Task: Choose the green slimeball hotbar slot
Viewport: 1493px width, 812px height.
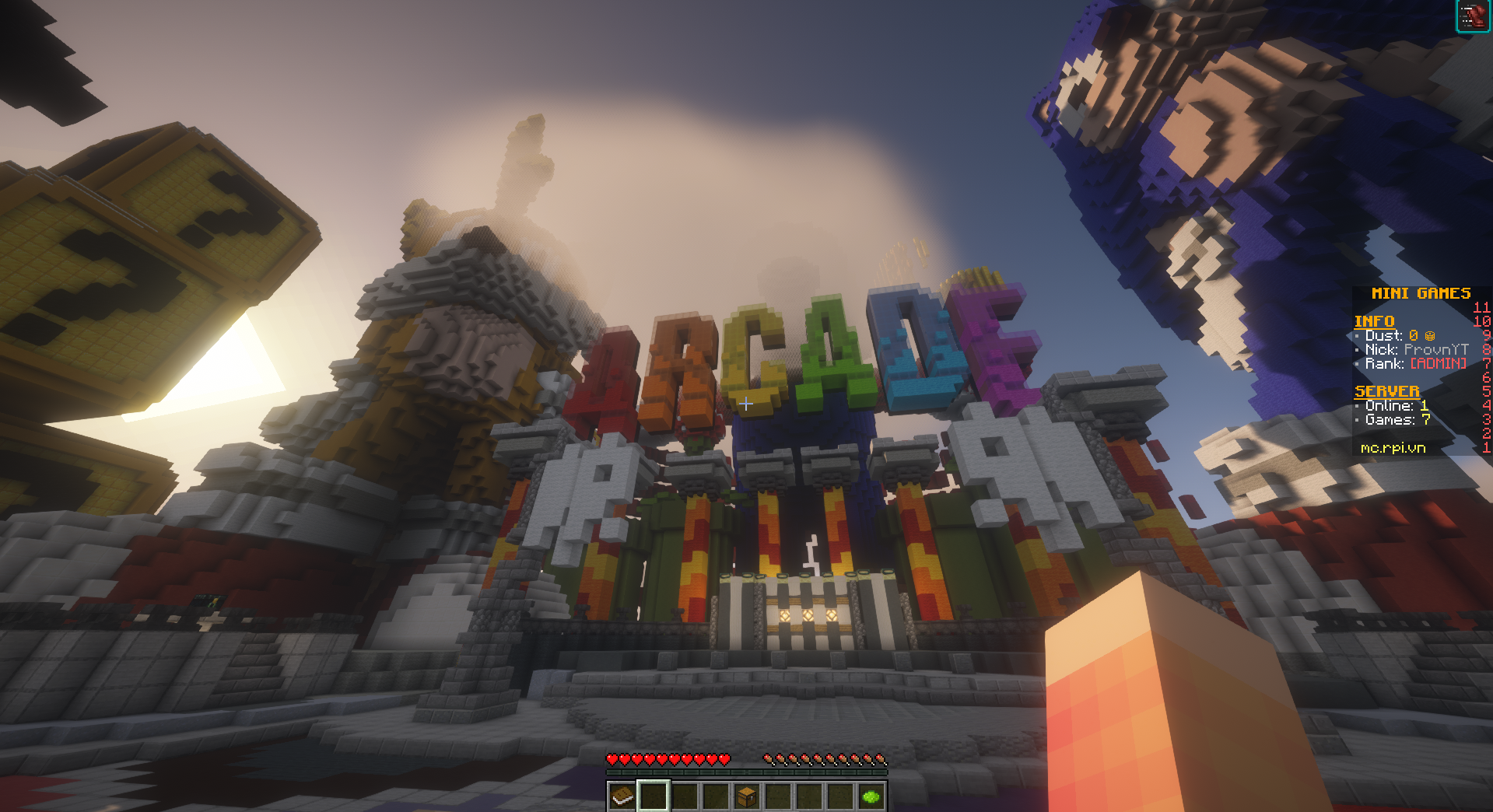Action: point(871,796)
